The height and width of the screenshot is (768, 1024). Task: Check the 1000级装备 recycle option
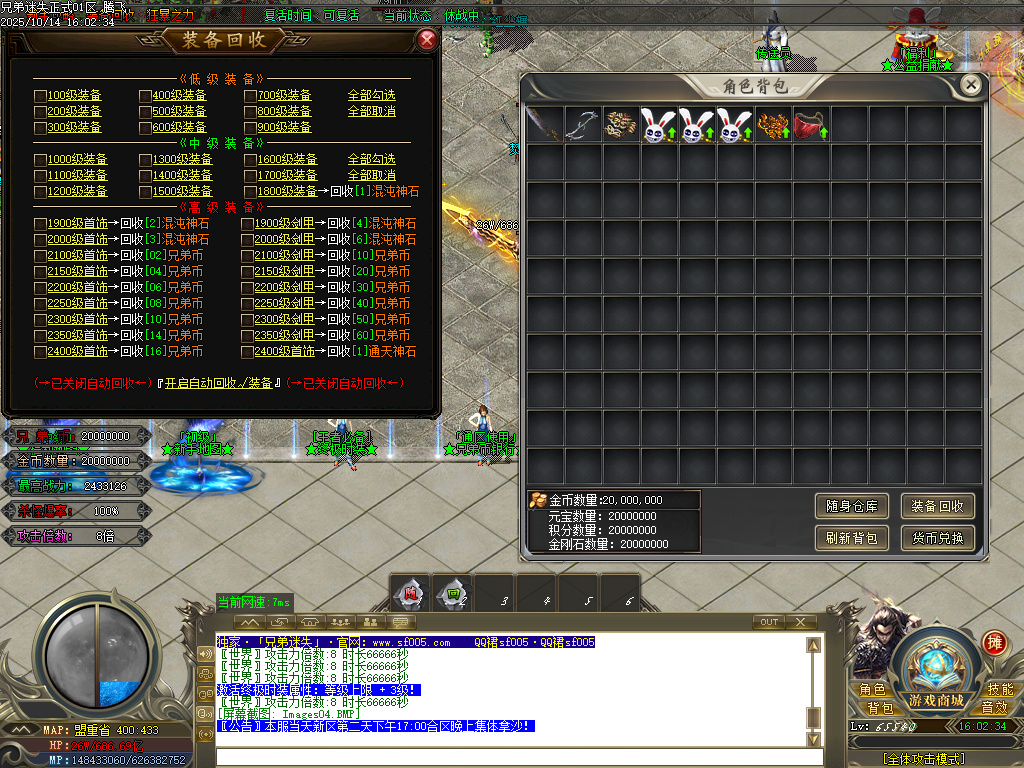click(40, 160)
